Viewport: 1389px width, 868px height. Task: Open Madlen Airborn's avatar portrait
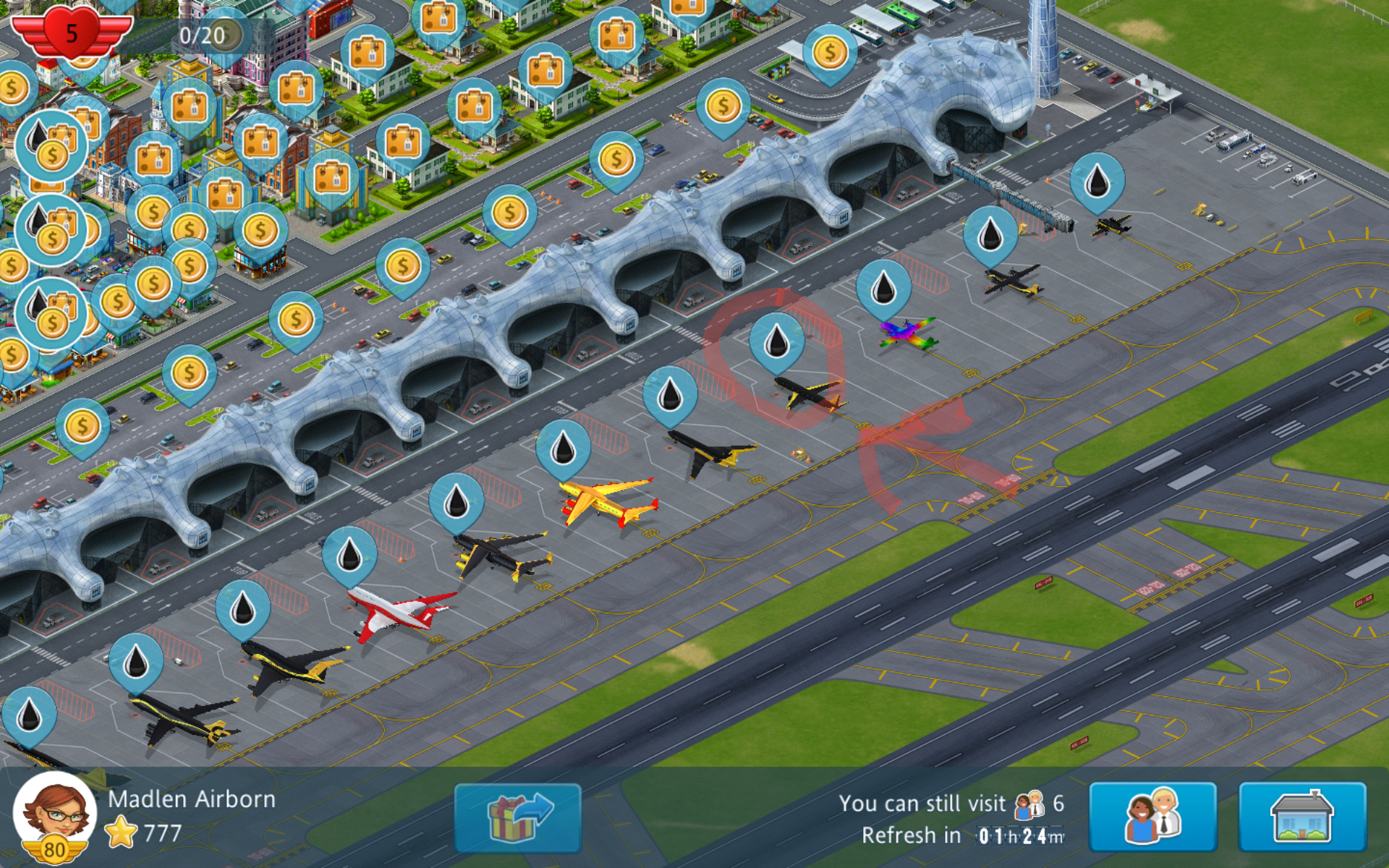click(x=55, y=815)
